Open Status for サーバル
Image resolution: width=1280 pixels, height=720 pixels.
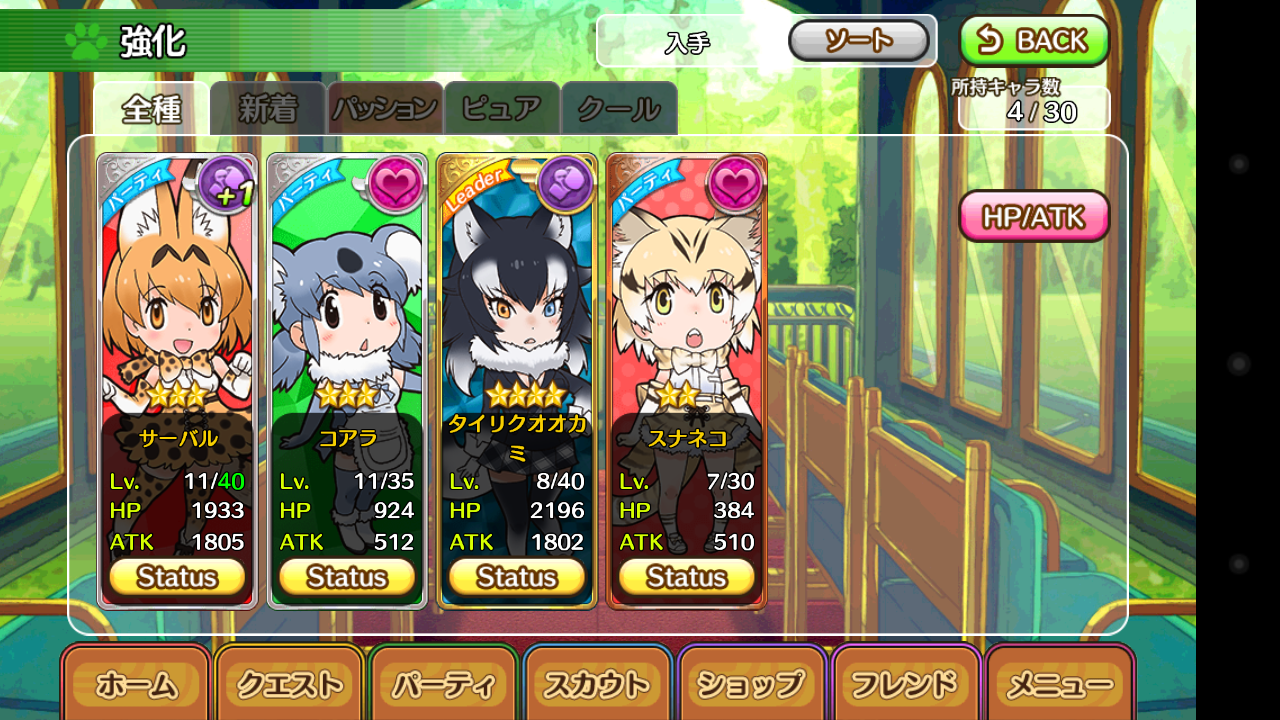click(177, 577)
